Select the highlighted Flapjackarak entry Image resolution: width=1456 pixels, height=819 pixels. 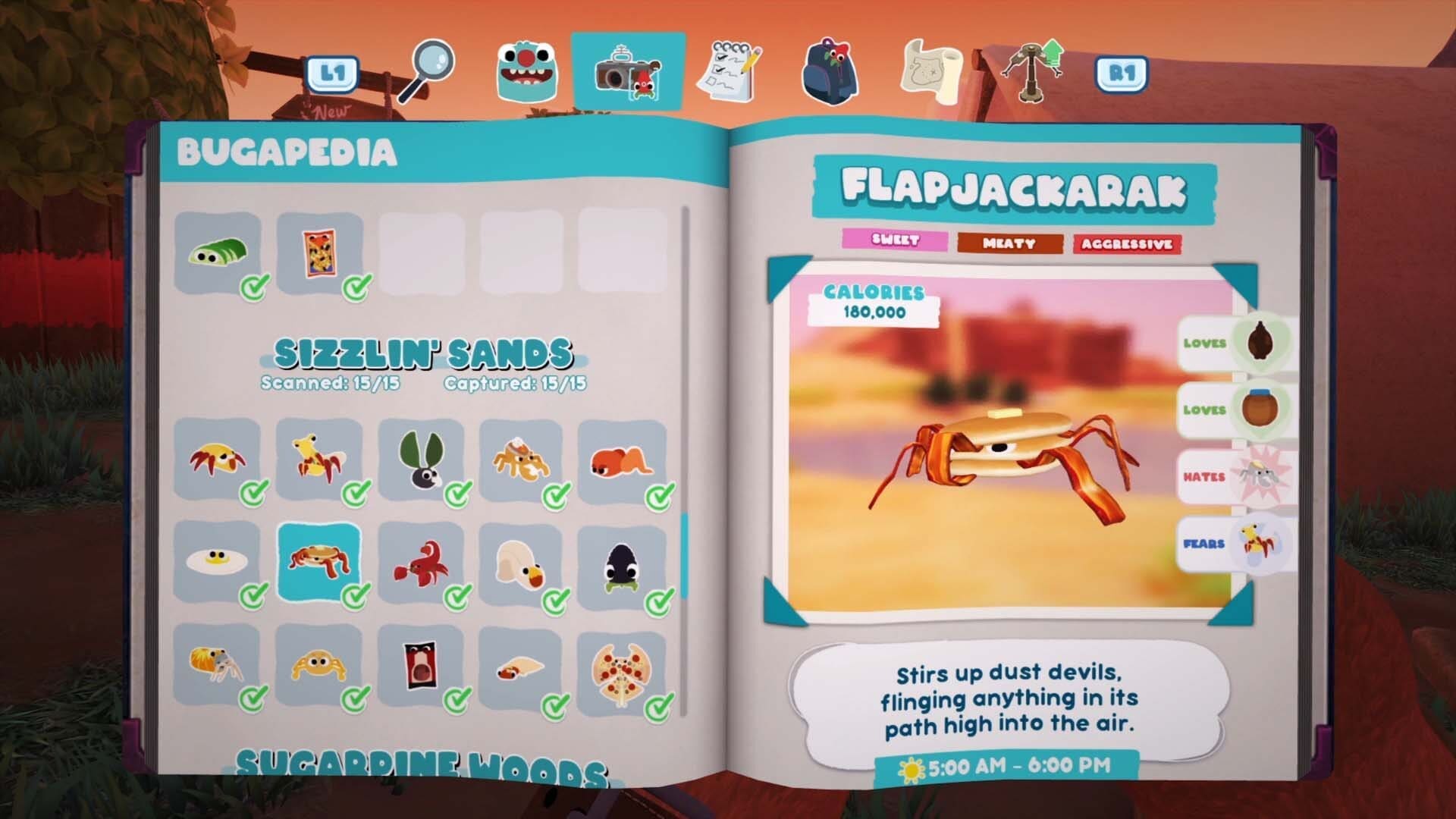coord(319,562)
